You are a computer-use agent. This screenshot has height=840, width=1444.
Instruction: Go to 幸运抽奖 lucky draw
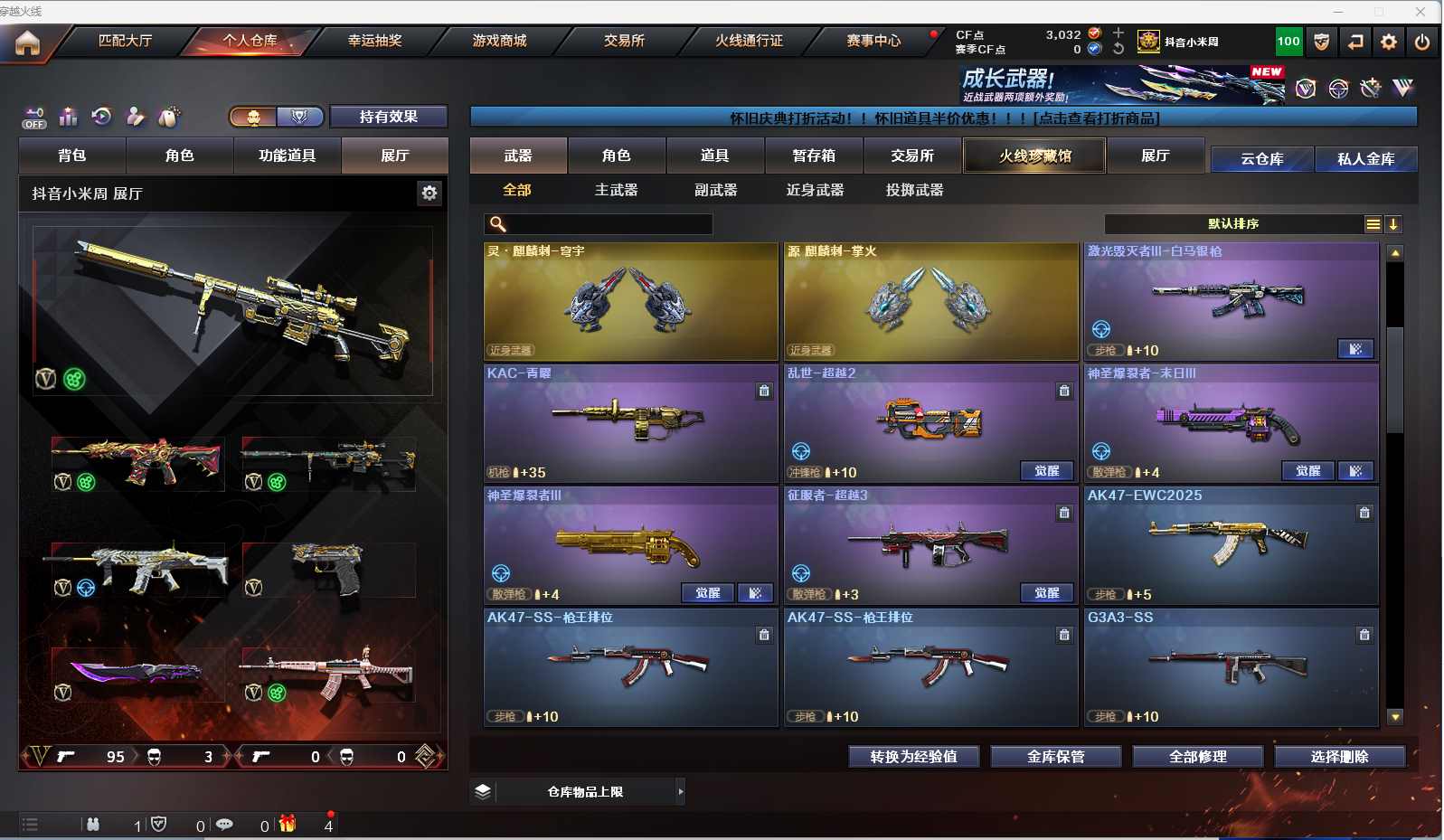click(x=374, y=41)
